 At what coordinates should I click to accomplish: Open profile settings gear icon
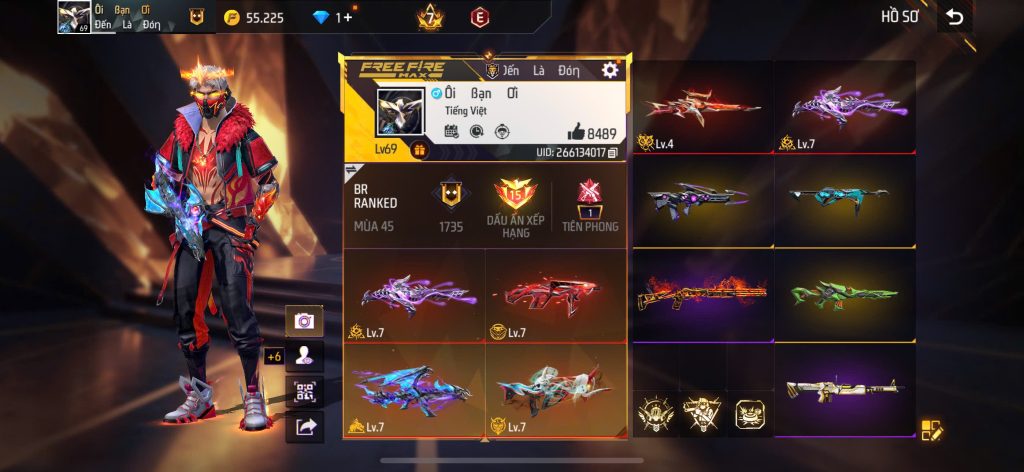tap(609, 70)
